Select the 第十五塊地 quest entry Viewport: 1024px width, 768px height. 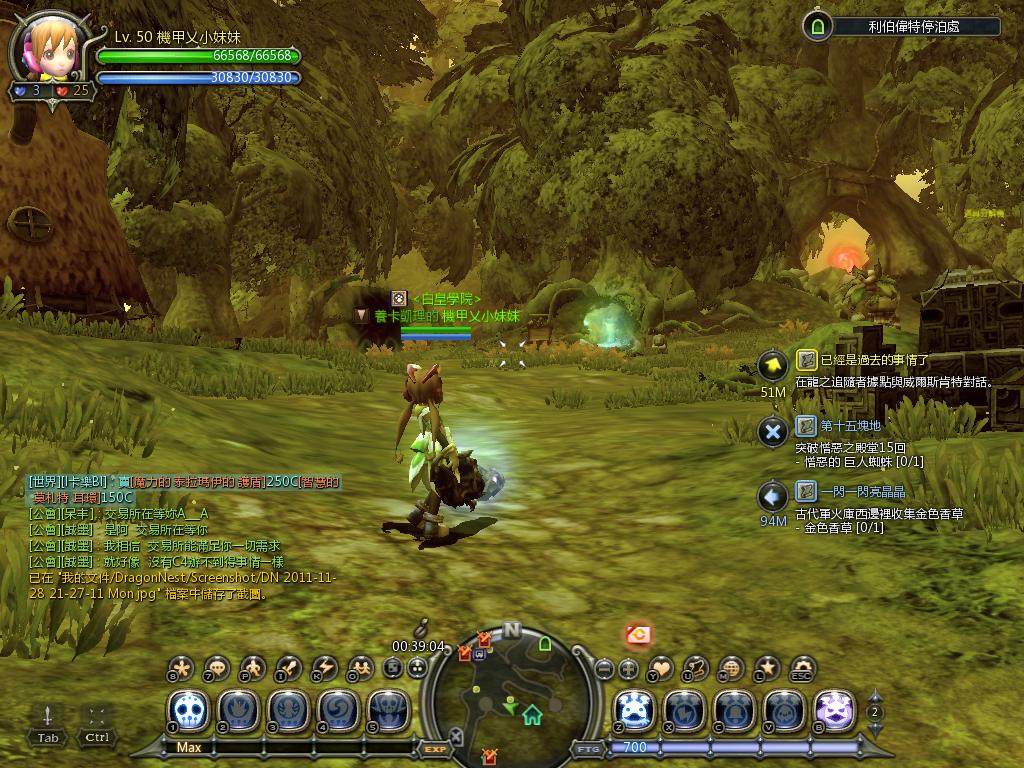[851, 426]
